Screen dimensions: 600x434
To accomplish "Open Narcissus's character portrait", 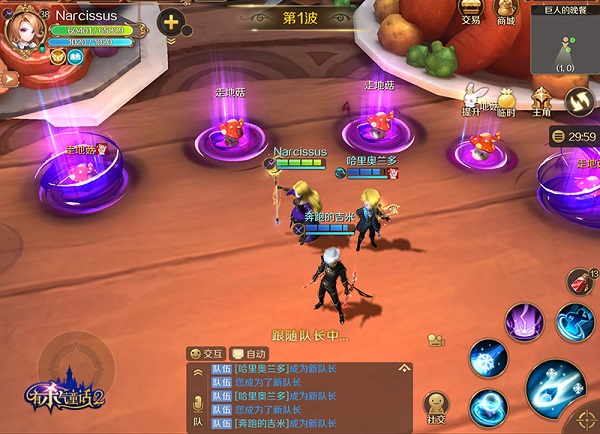I will click(x=24, y=28).
